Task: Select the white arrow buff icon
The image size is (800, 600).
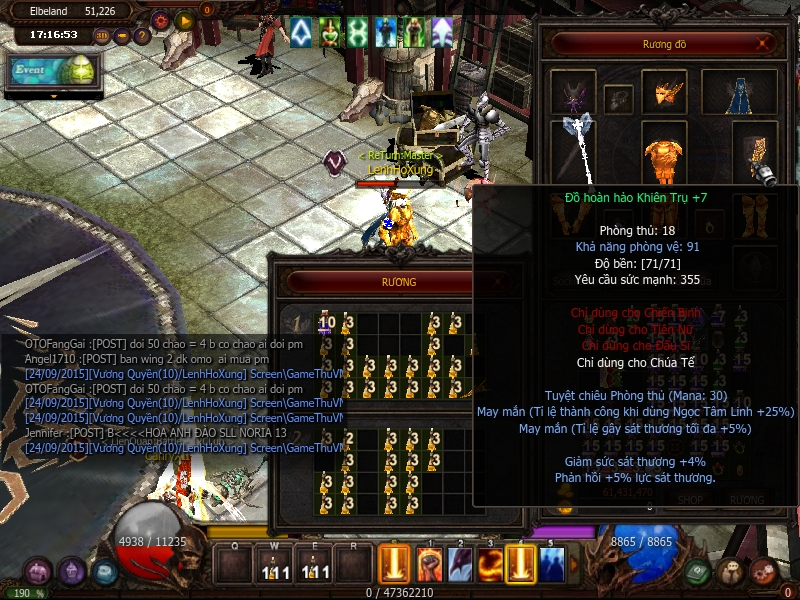Action: [301, 33]
